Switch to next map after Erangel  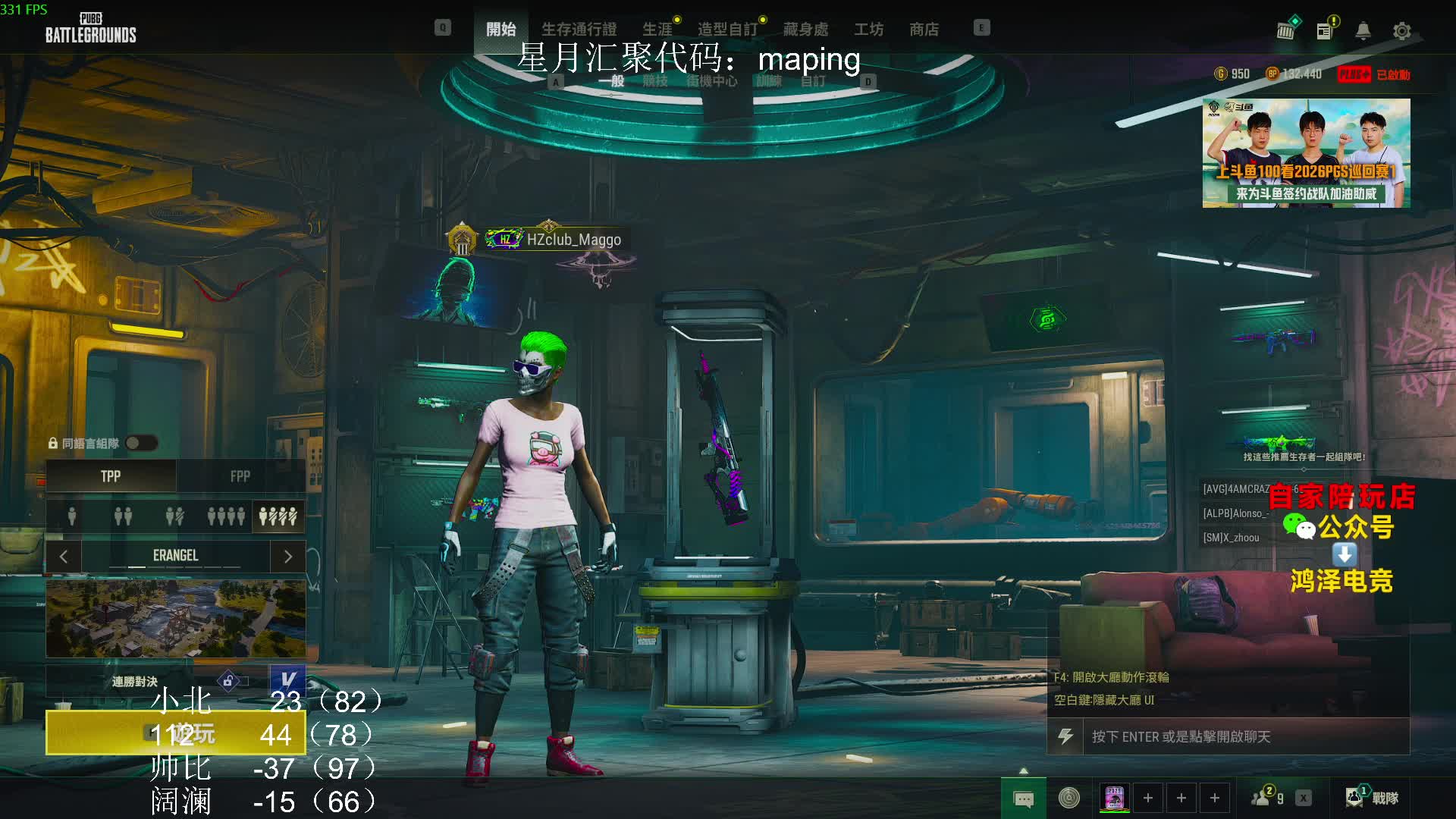coord(287,556)
